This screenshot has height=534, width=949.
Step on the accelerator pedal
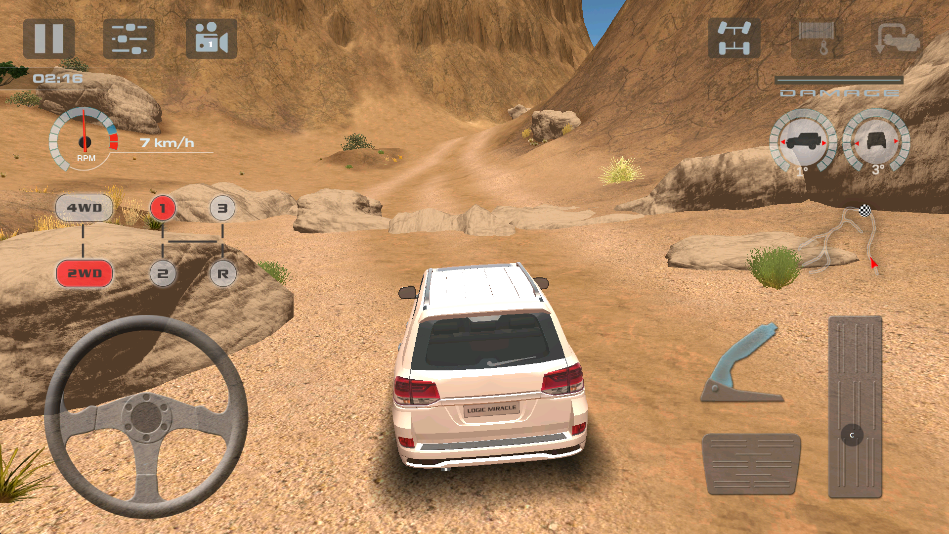pos(855,407)
